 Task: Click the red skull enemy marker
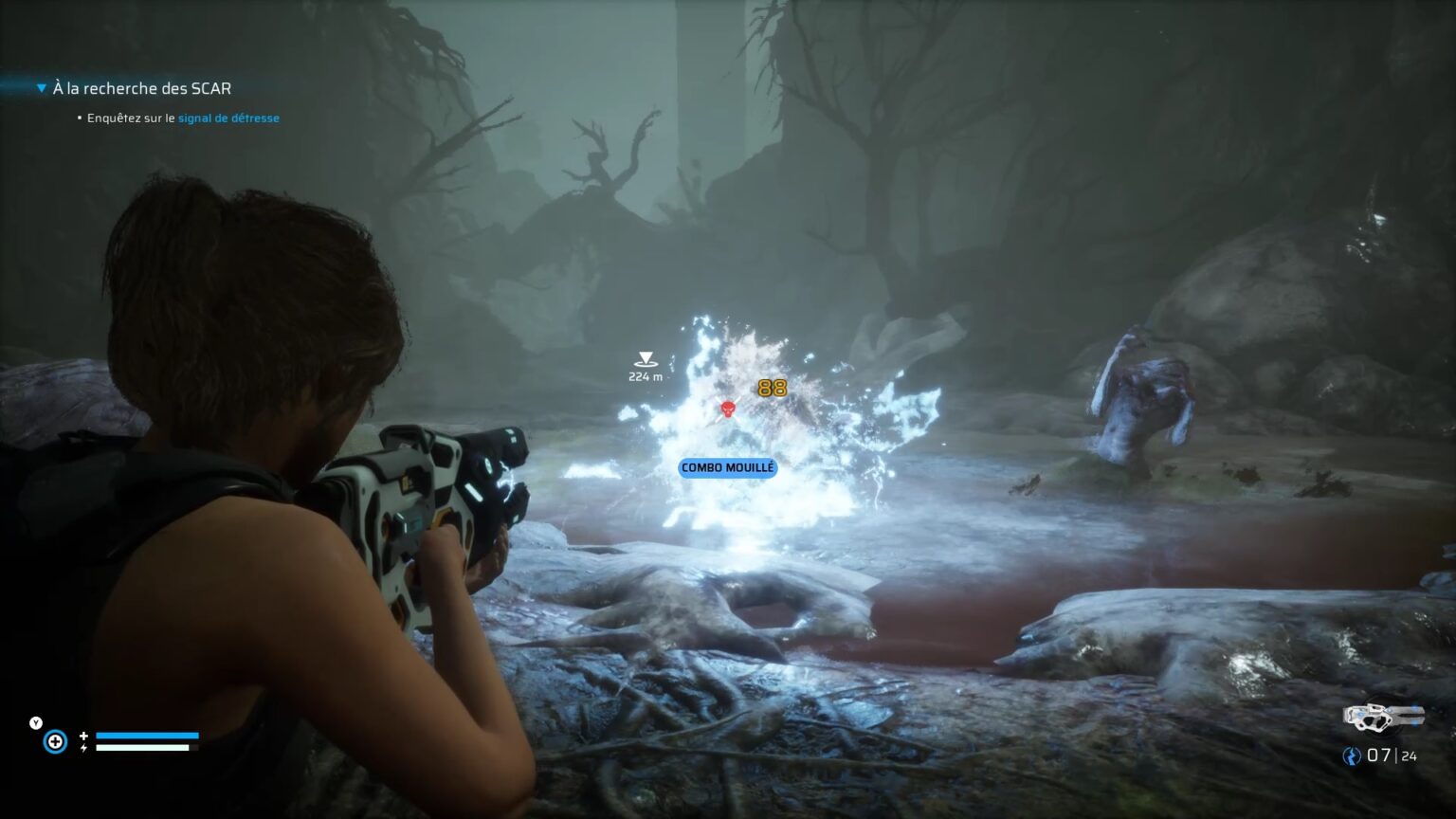coord(727,408)
